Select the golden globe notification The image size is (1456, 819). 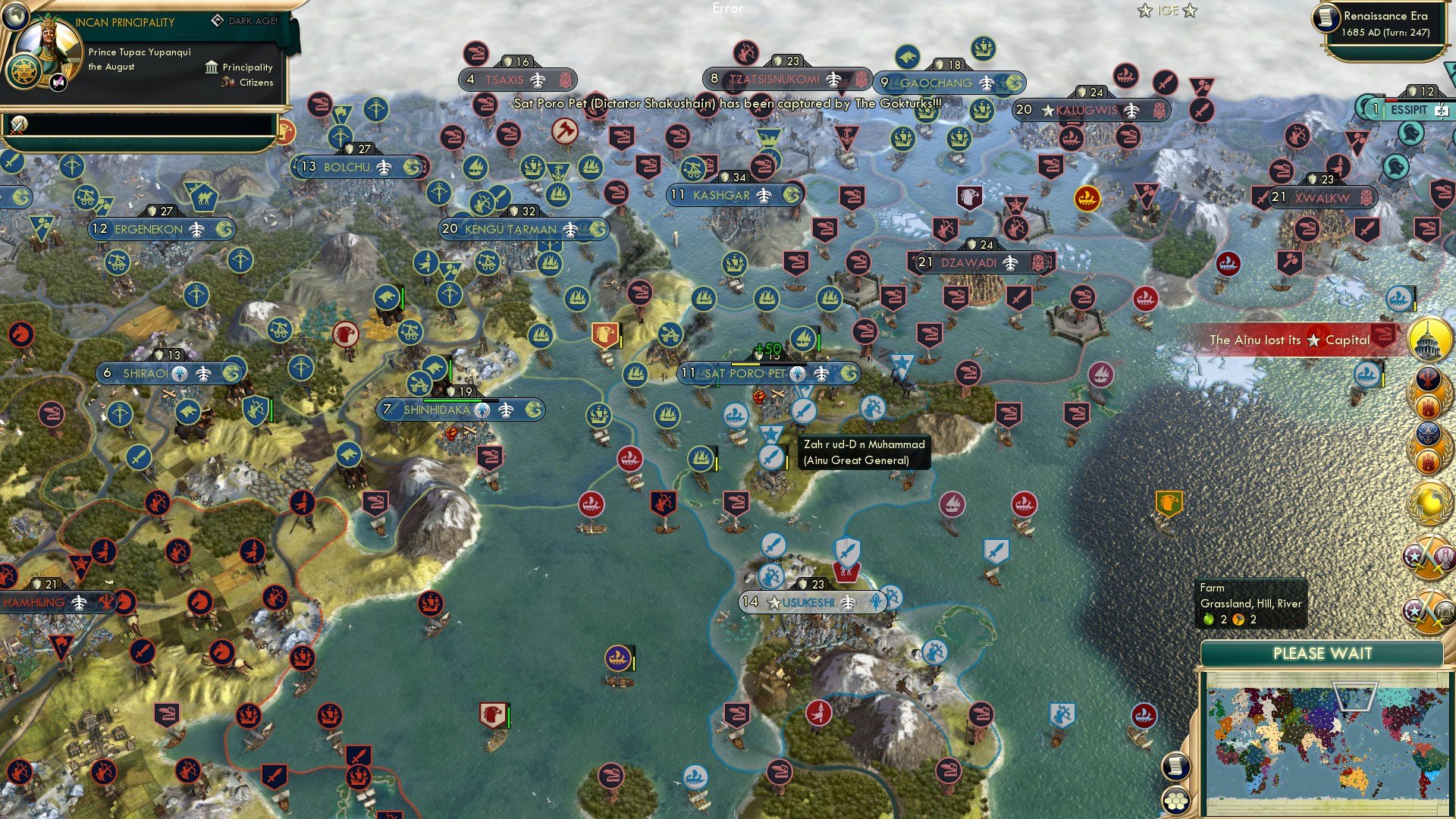point(1429,502)
